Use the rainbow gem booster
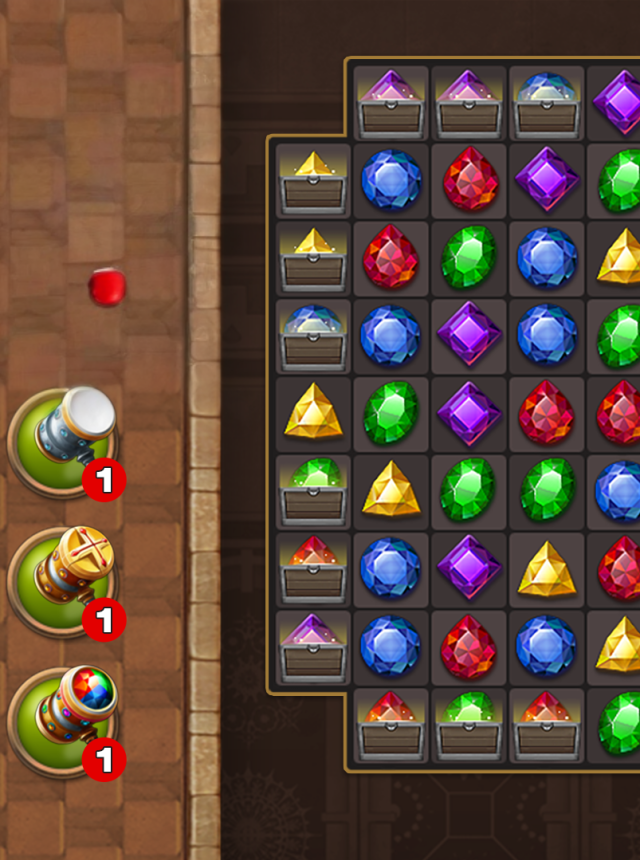The image size is (640, 860). click(x=62, y=720)
